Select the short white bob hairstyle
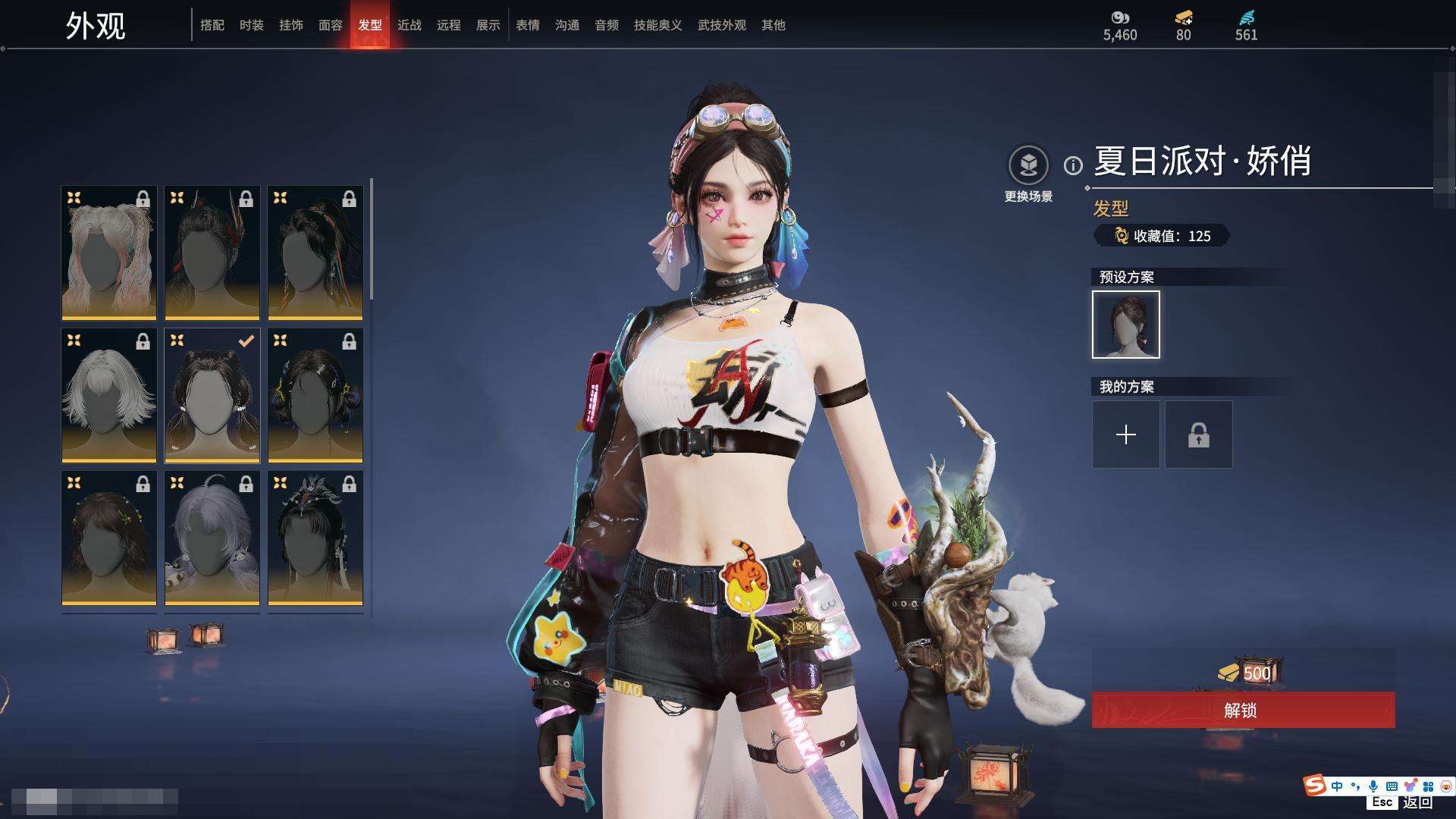 109,395
